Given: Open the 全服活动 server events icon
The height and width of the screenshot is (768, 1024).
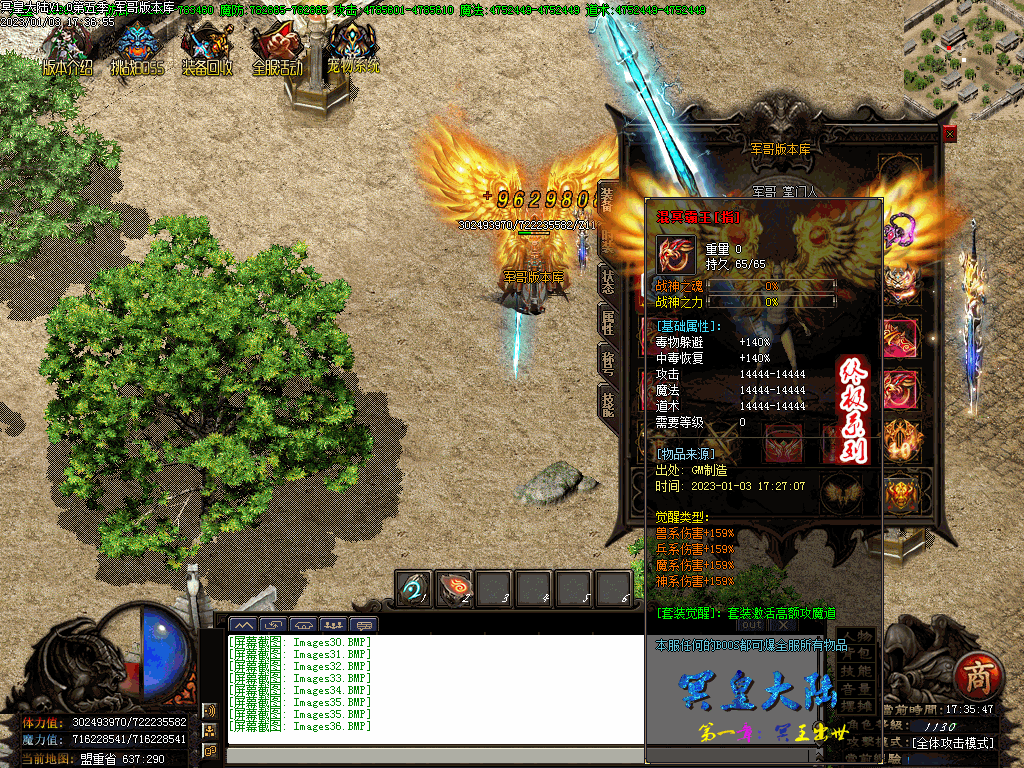Looking at the screenshot, I should tap(277, 48).
